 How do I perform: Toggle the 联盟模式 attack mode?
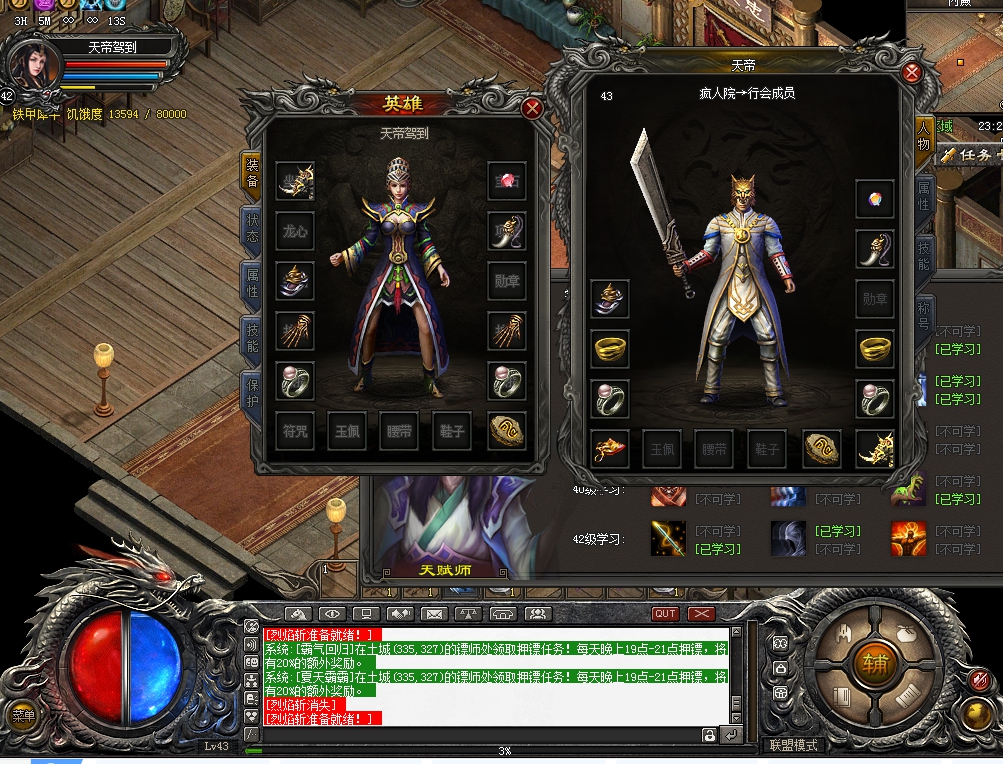(792, 745)
